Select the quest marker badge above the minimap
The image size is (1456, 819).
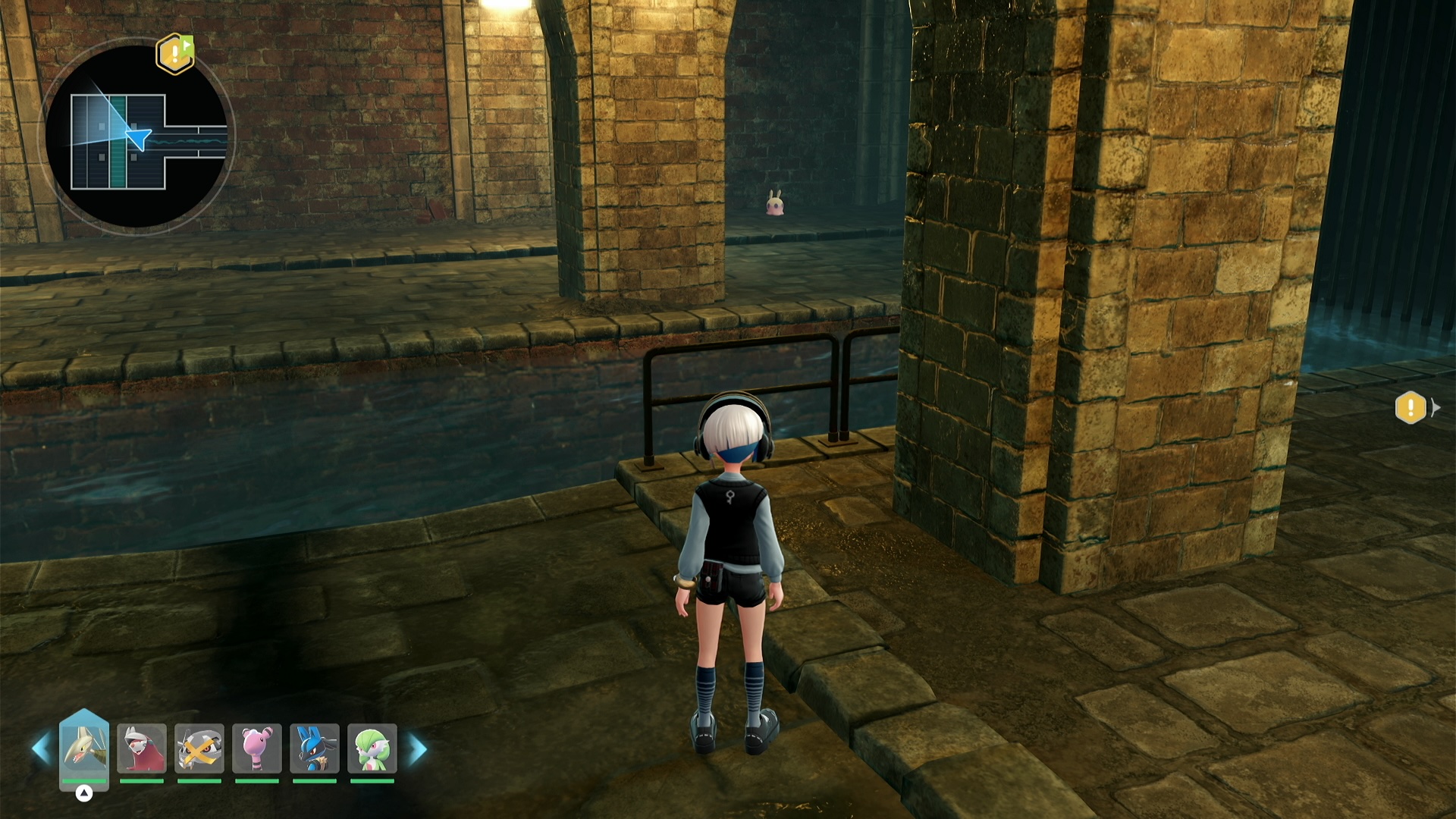175,53
